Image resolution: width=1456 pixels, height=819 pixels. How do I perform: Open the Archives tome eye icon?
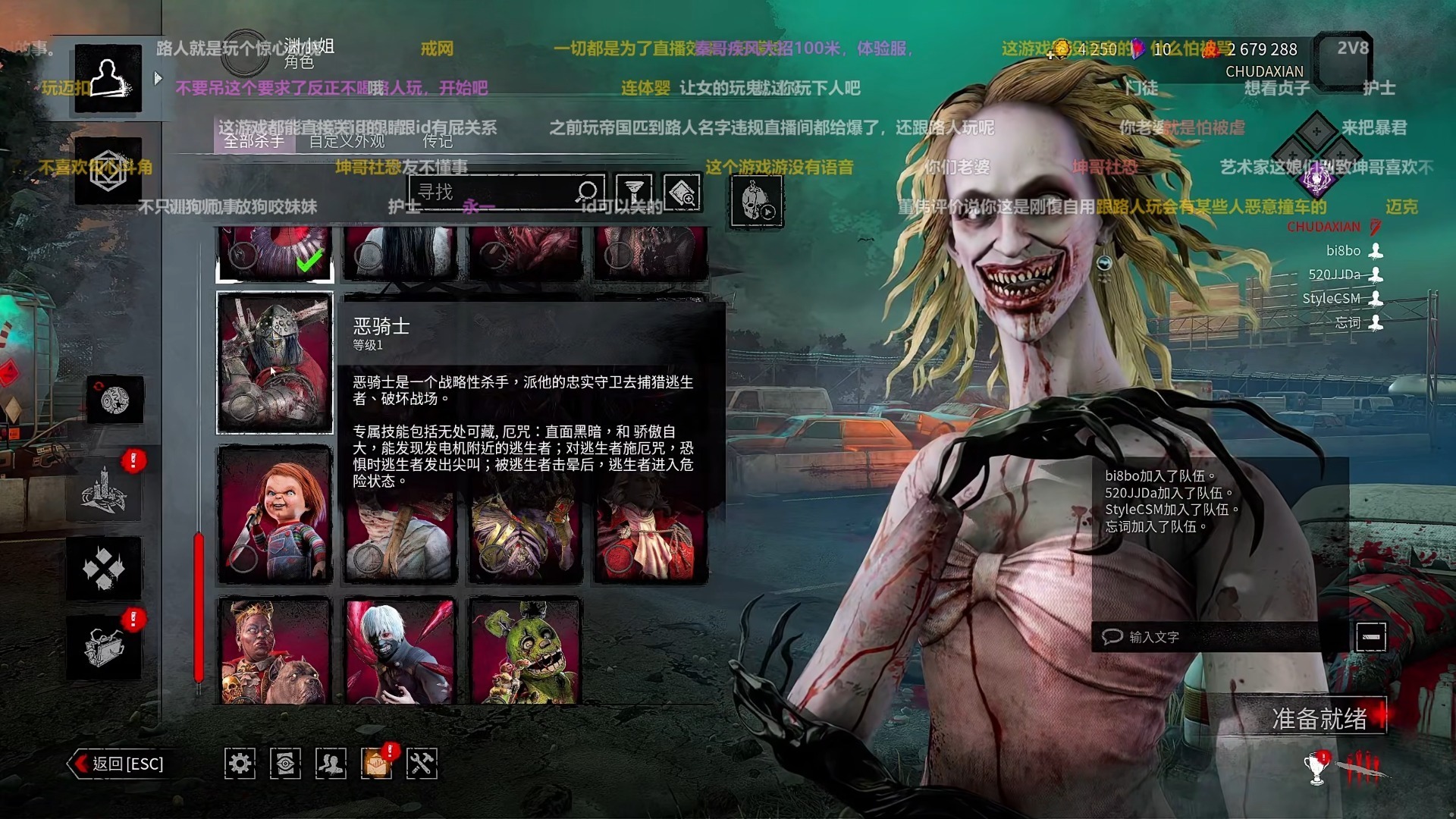coord(284,764)
